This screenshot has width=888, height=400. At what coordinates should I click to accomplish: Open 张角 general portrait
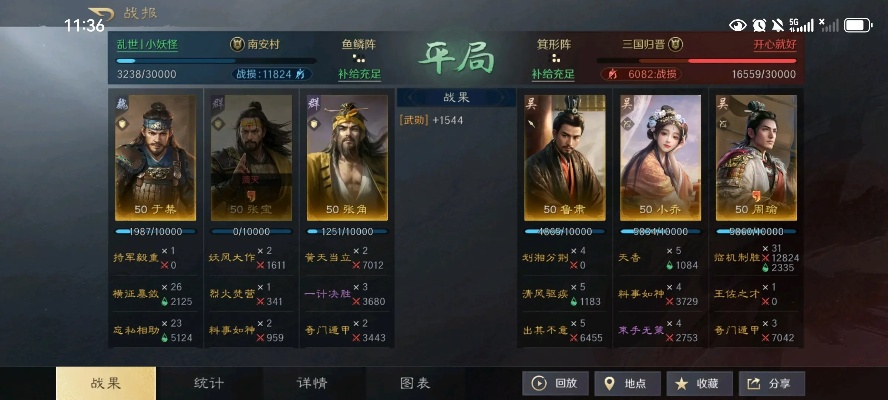(x=346, y=157)
